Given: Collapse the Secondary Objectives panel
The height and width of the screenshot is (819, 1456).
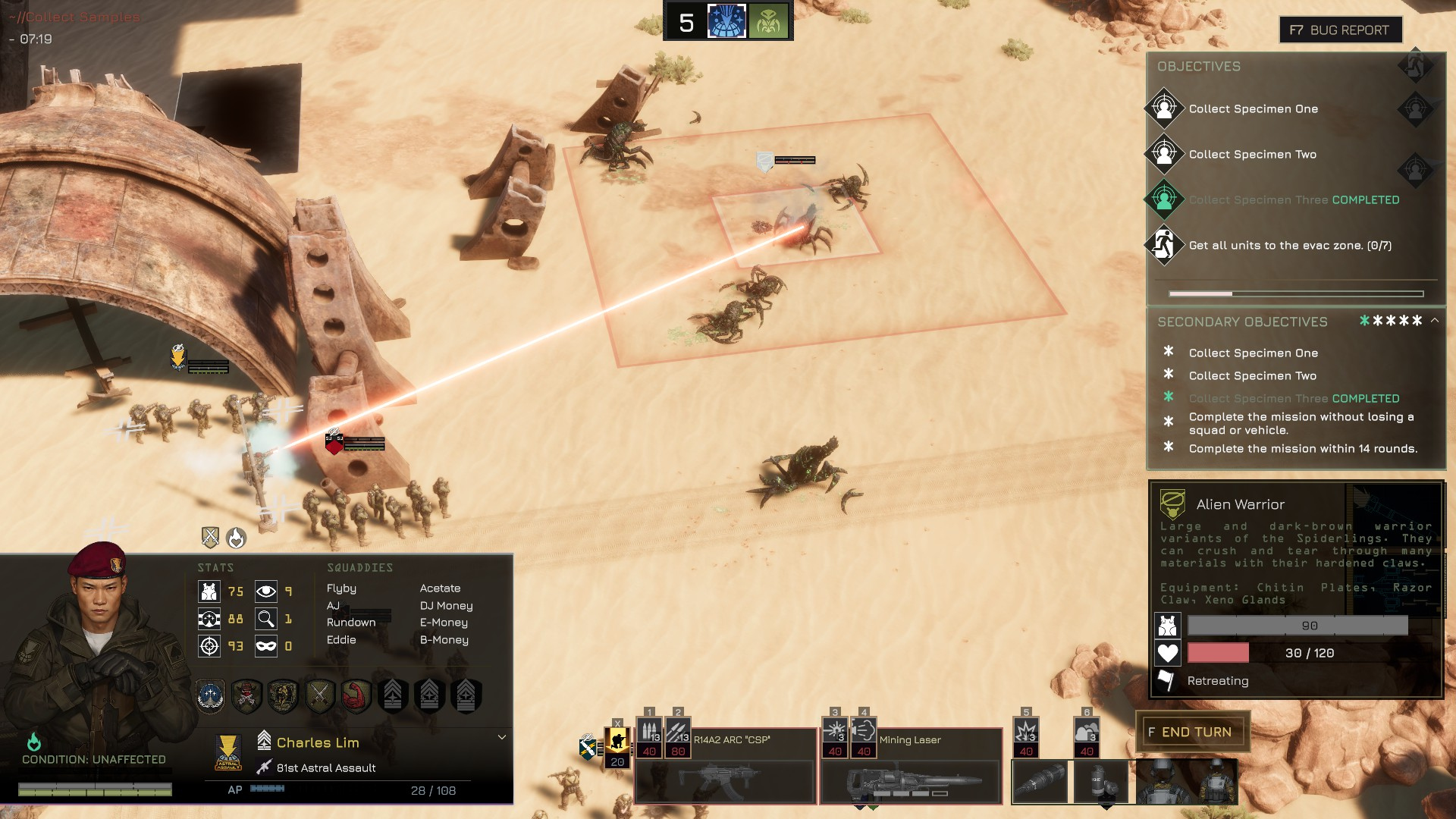Looking at the screenshot, I should pos(1435,321).
